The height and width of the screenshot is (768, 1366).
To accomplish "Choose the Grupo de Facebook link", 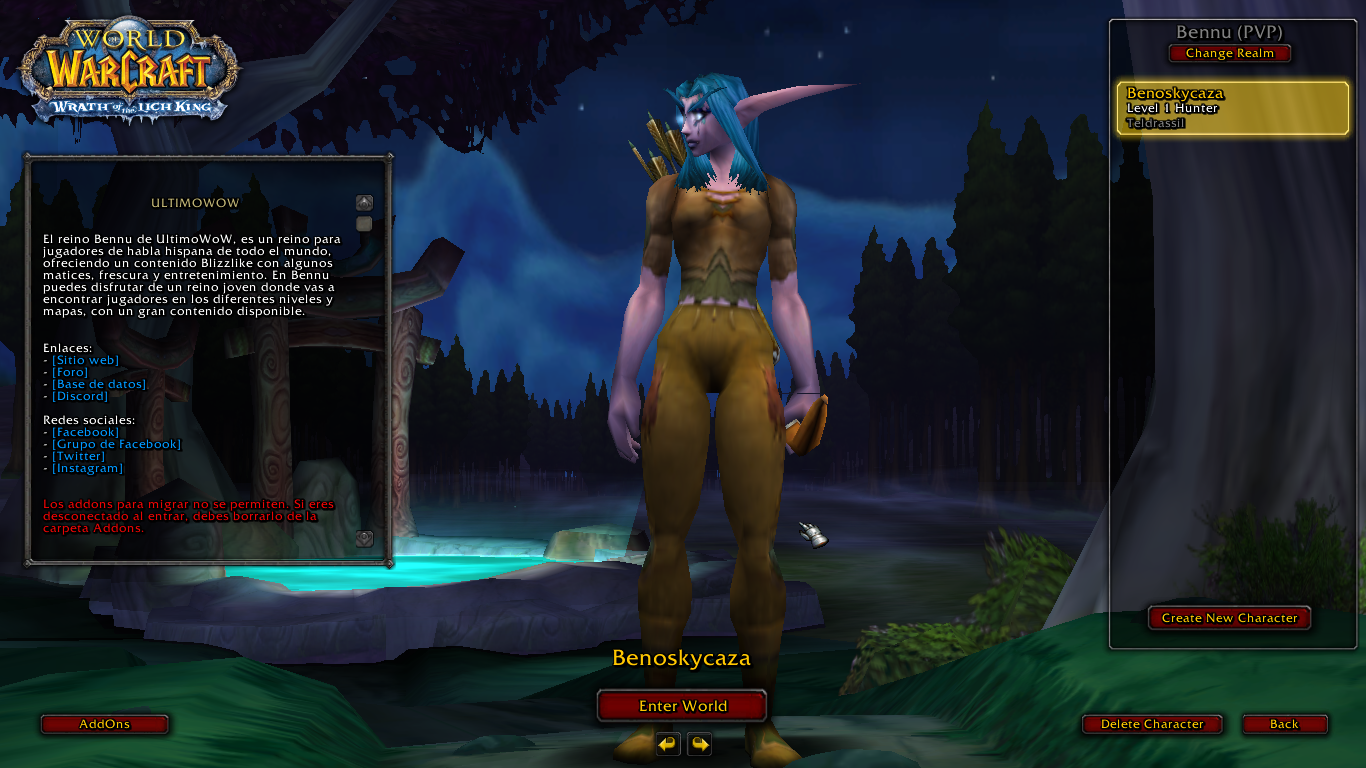I will [x=116, y=444].
